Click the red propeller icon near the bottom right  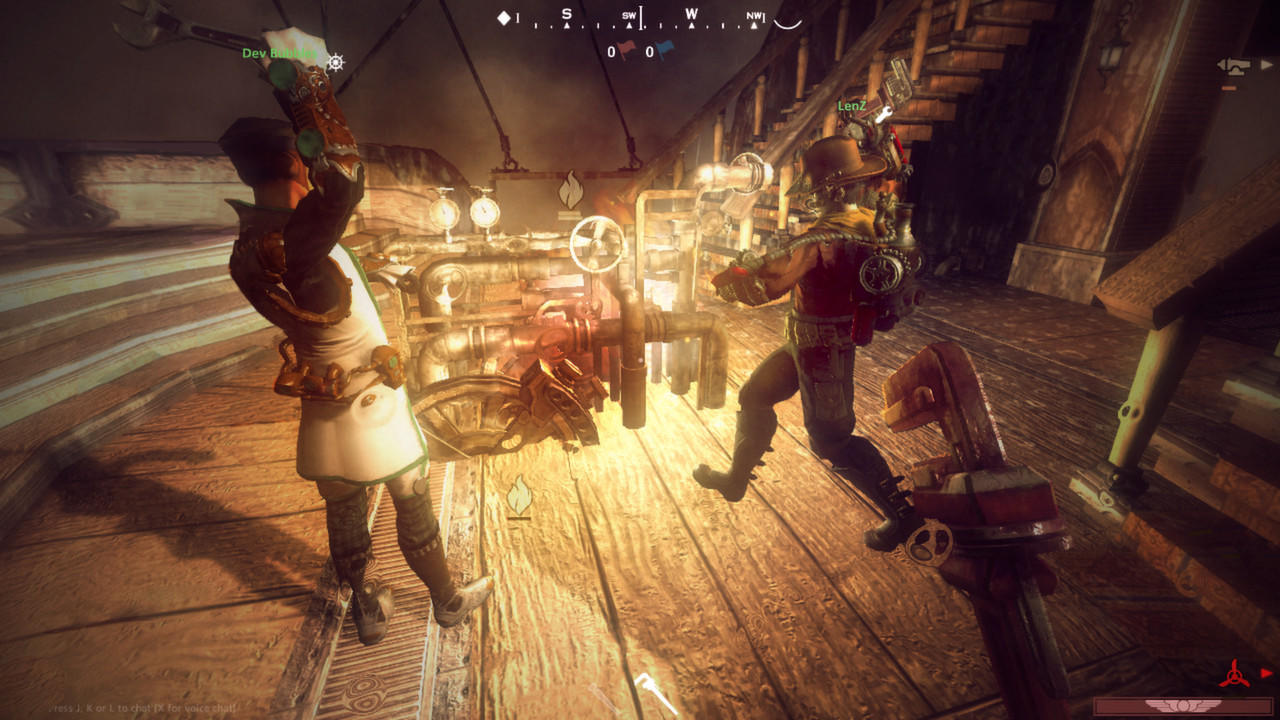(1235, 676)
